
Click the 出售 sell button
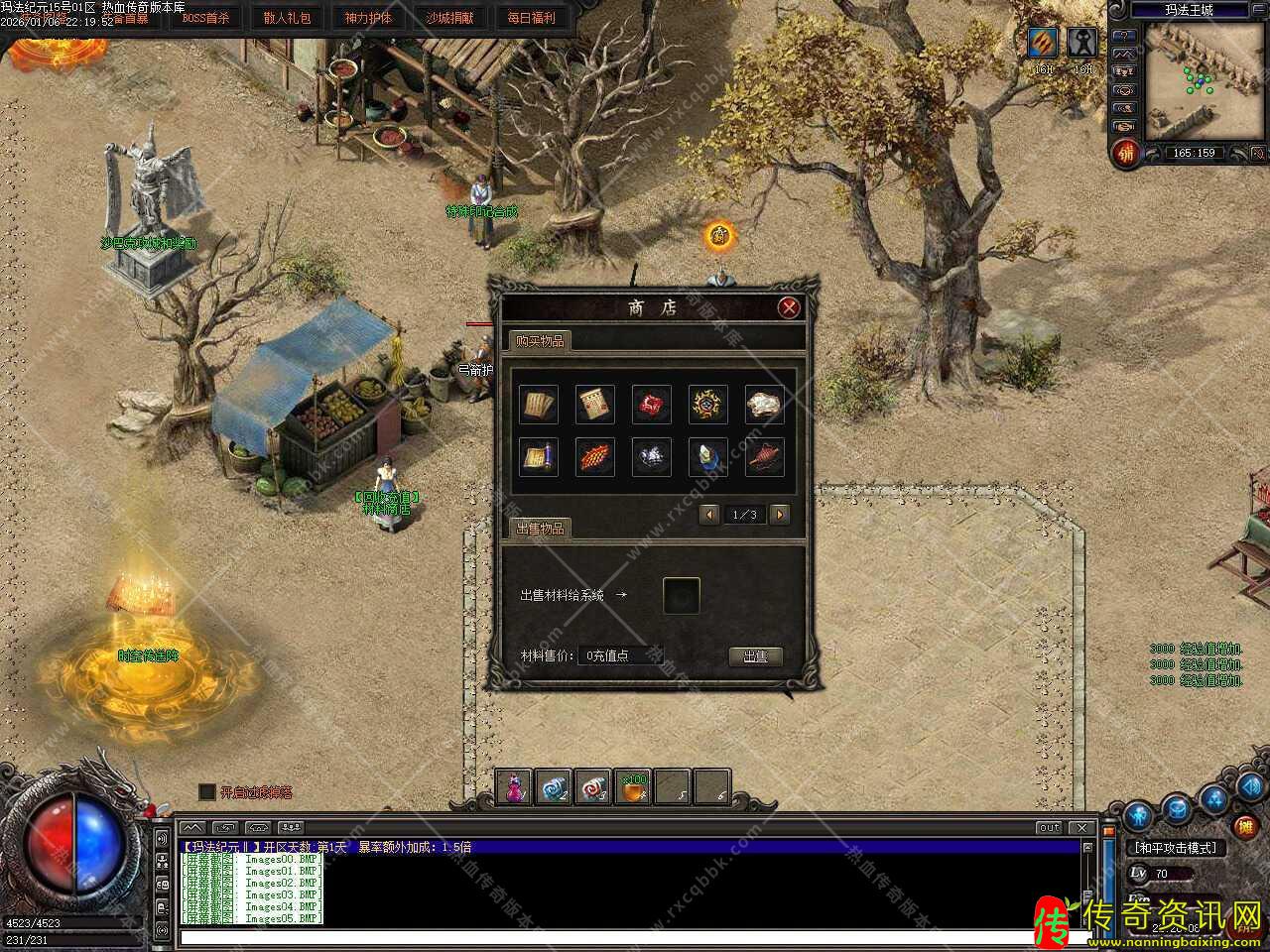pos(755,656)
